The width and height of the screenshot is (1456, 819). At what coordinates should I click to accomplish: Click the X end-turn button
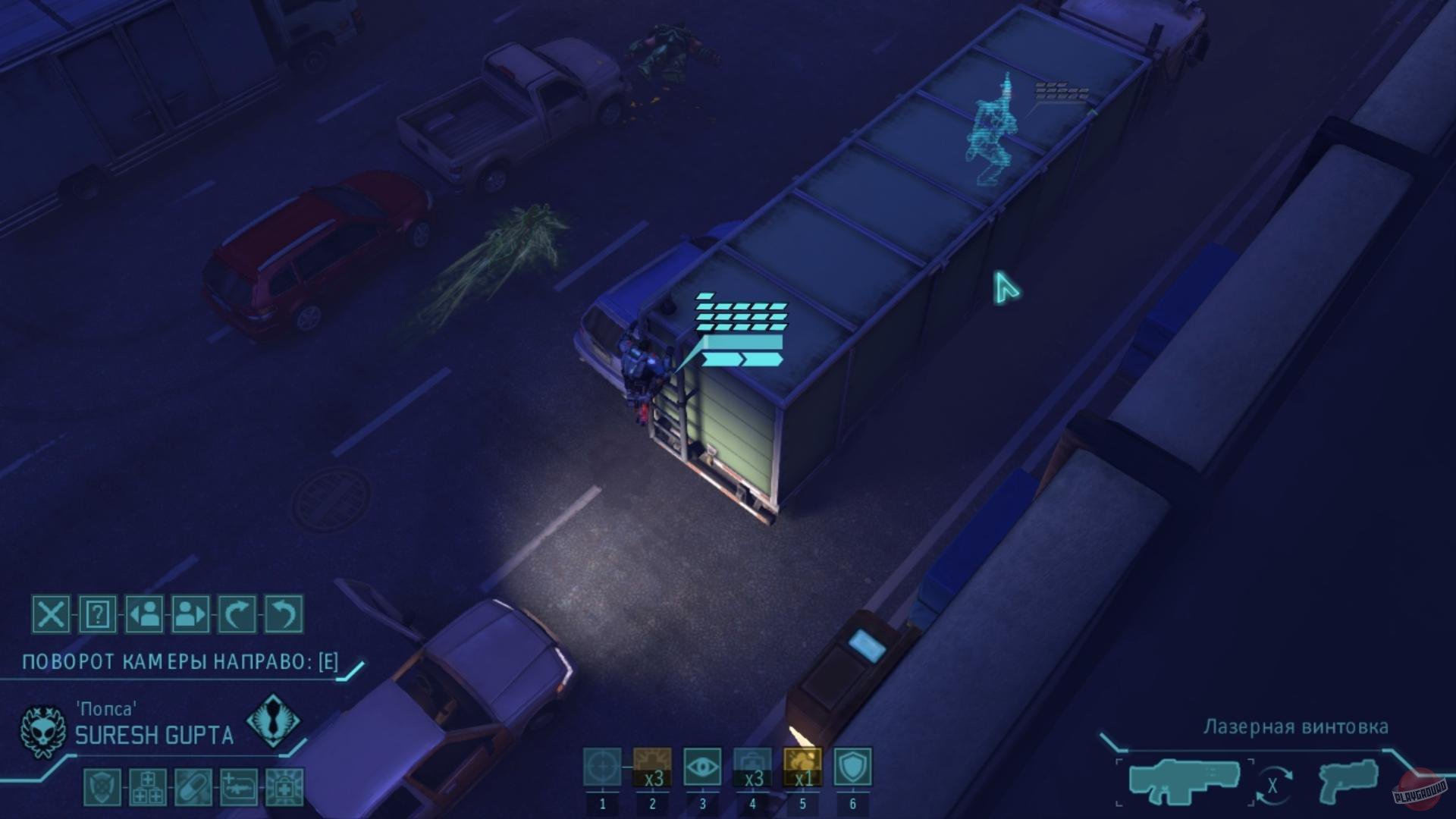tap(51, 613)
